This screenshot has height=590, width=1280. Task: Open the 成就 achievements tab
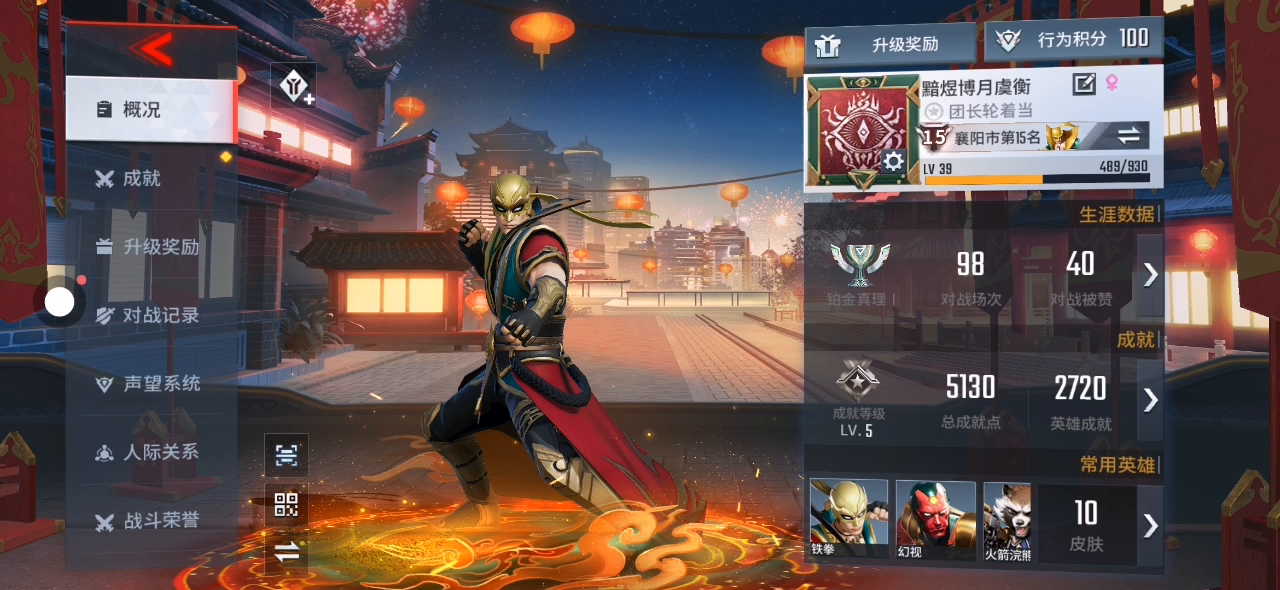141,179
